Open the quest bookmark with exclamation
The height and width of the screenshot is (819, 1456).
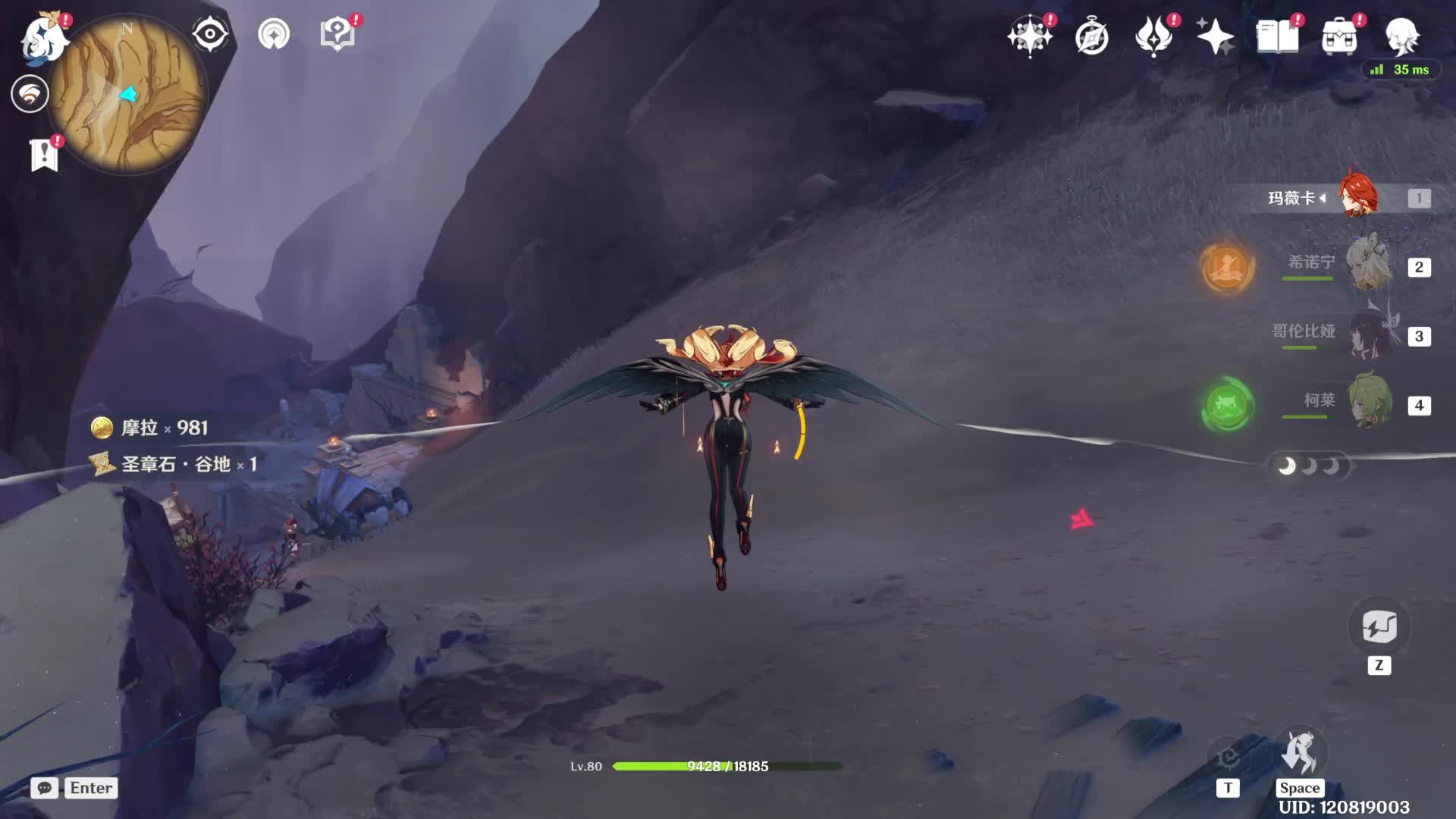[x=44, y=155]
